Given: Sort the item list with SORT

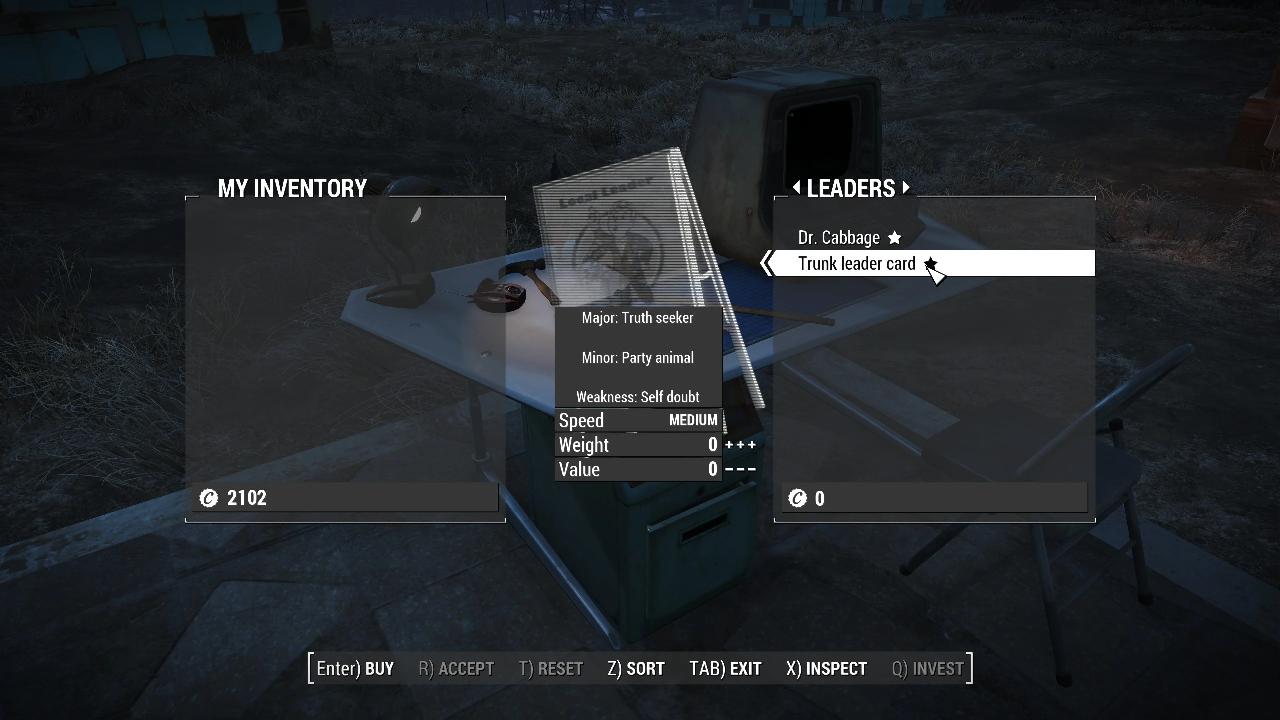Looking at the screenshot, I should 636,668.
